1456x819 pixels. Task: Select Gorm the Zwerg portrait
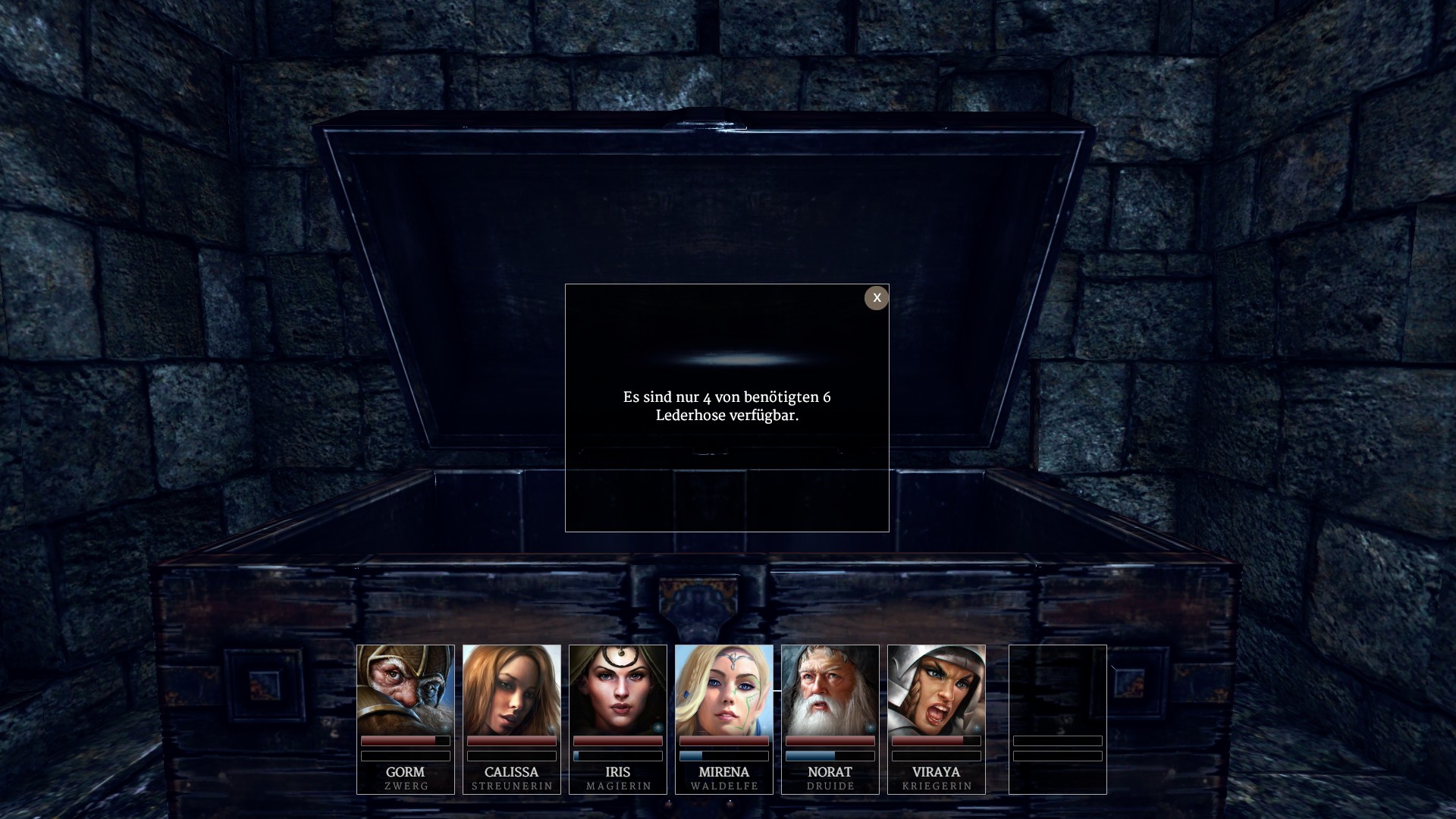pos(406,690)
